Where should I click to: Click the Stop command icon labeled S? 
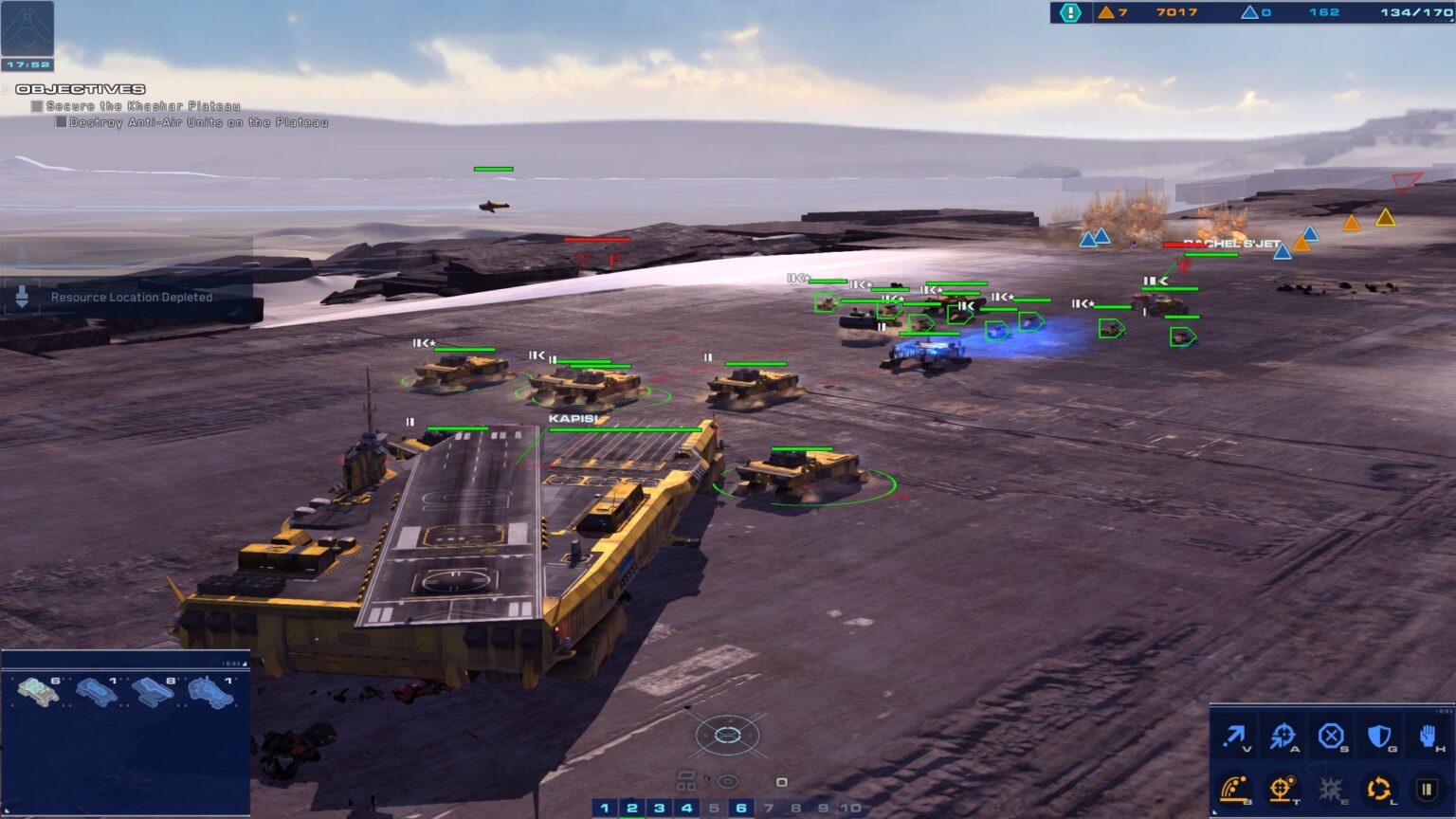pos(1332,736)
